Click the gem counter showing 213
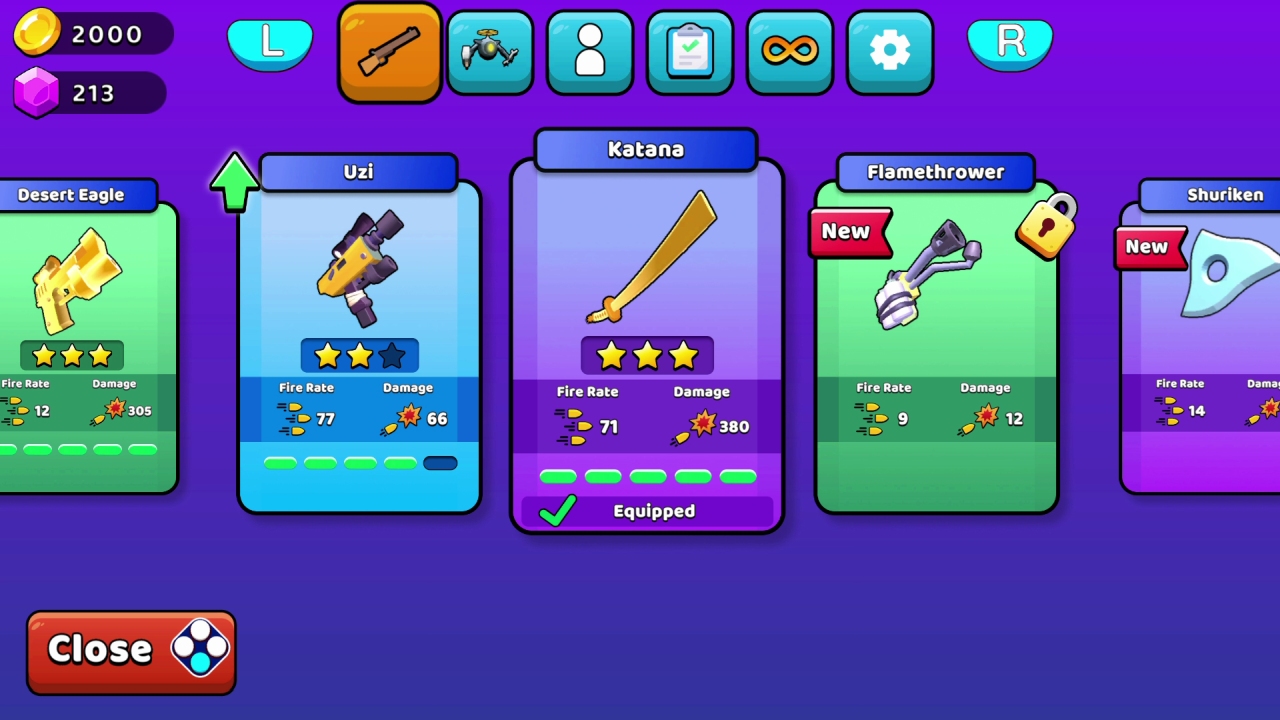1280x720 pixels. pyautogui.click(x=88, y=93)
